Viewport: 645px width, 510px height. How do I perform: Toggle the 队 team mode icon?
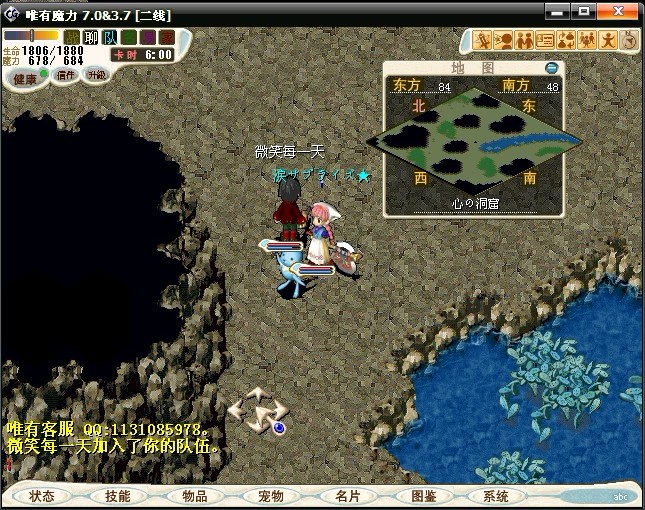click(110, 37)
